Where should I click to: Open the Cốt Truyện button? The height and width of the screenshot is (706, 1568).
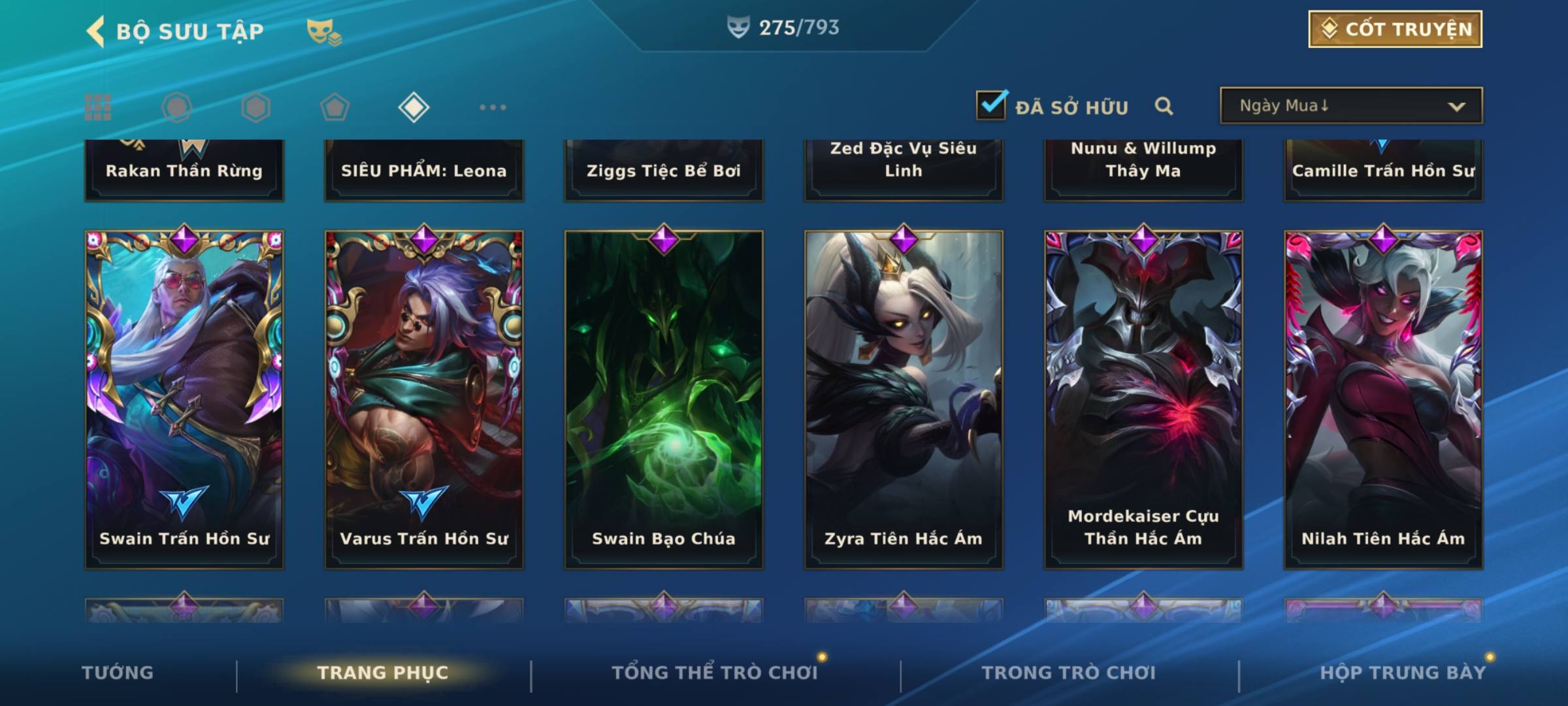point(1395,29)
